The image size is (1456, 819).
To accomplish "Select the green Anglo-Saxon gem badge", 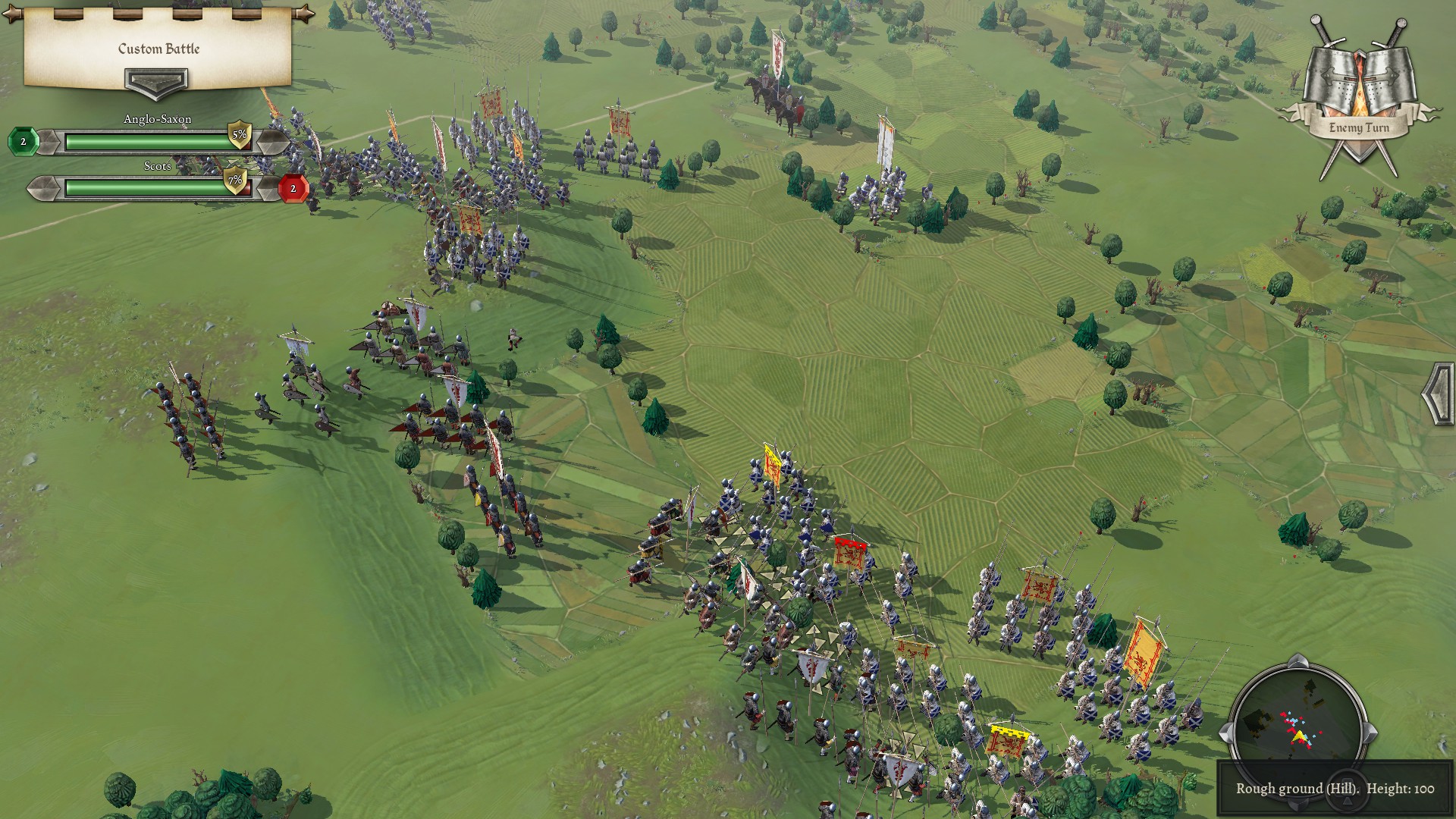I will 24,142.
